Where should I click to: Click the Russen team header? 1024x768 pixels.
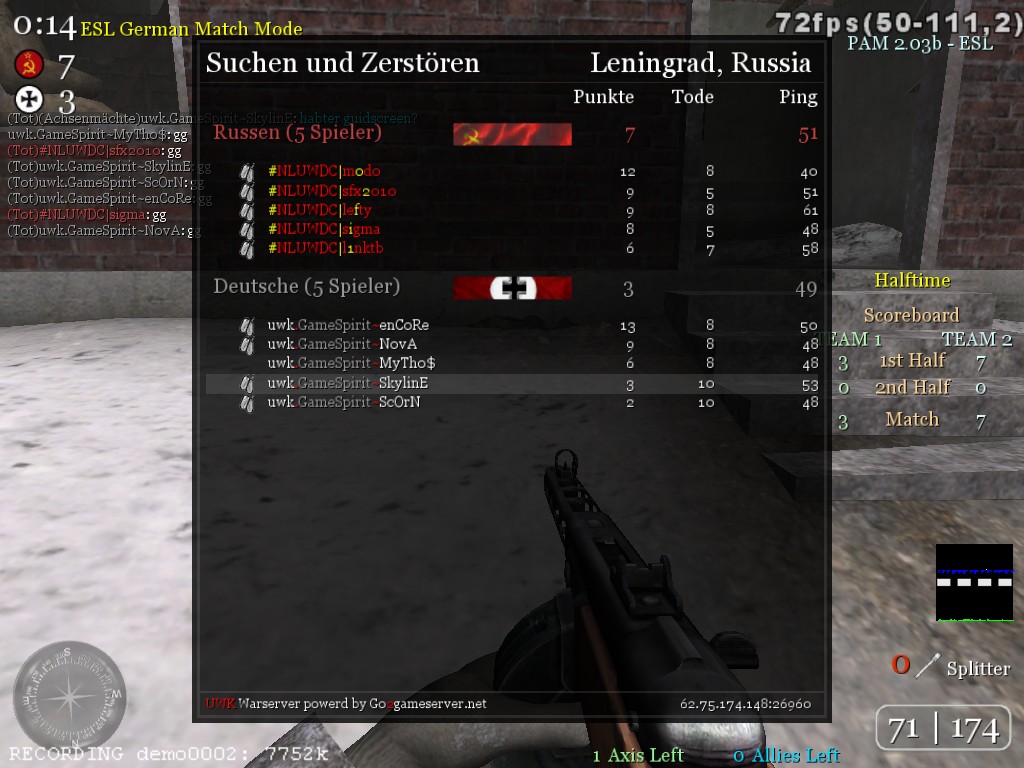(x=298, y=133)
